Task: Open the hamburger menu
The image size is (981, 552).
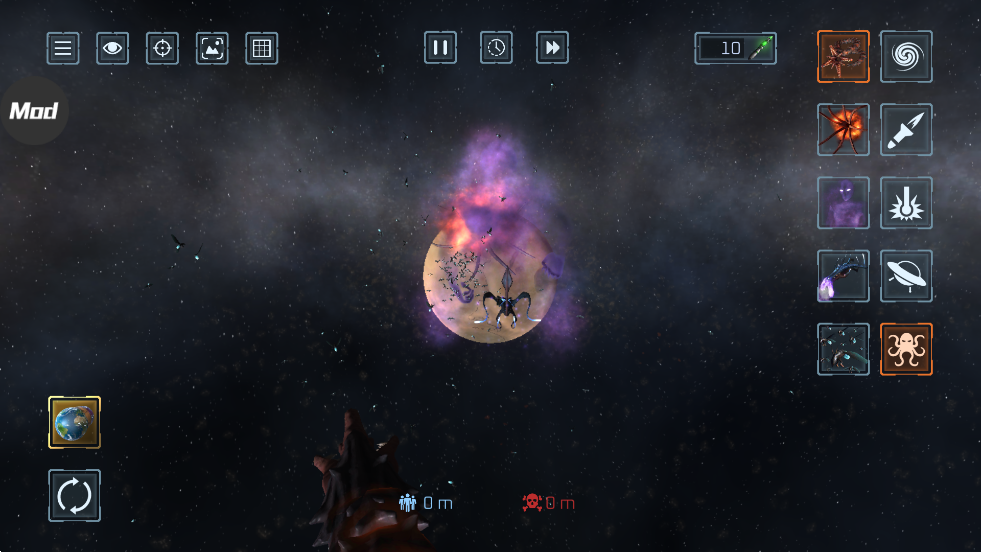Action: click(63, 48)
